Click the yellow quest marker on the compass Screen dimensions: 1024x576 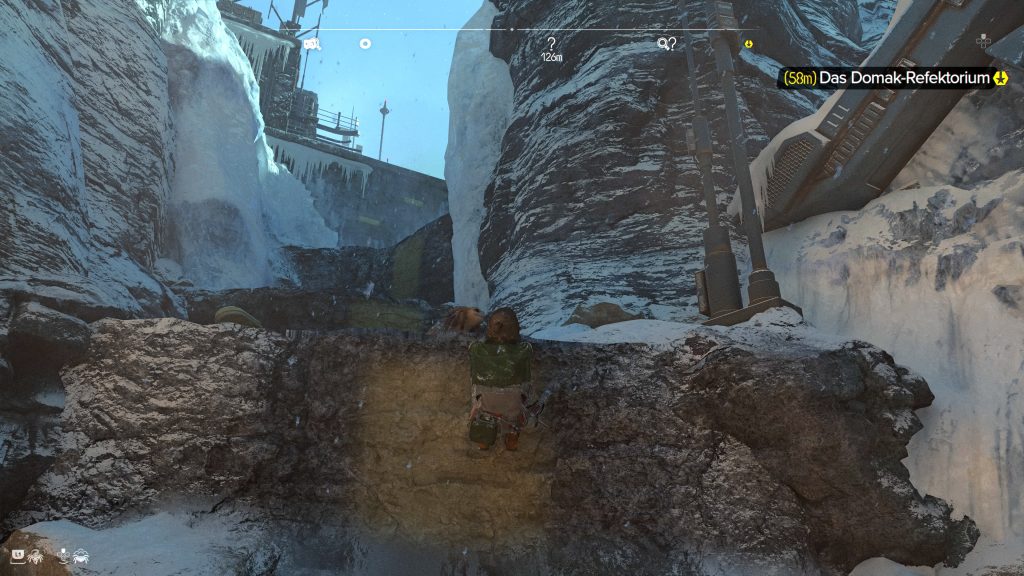[747, 44]
